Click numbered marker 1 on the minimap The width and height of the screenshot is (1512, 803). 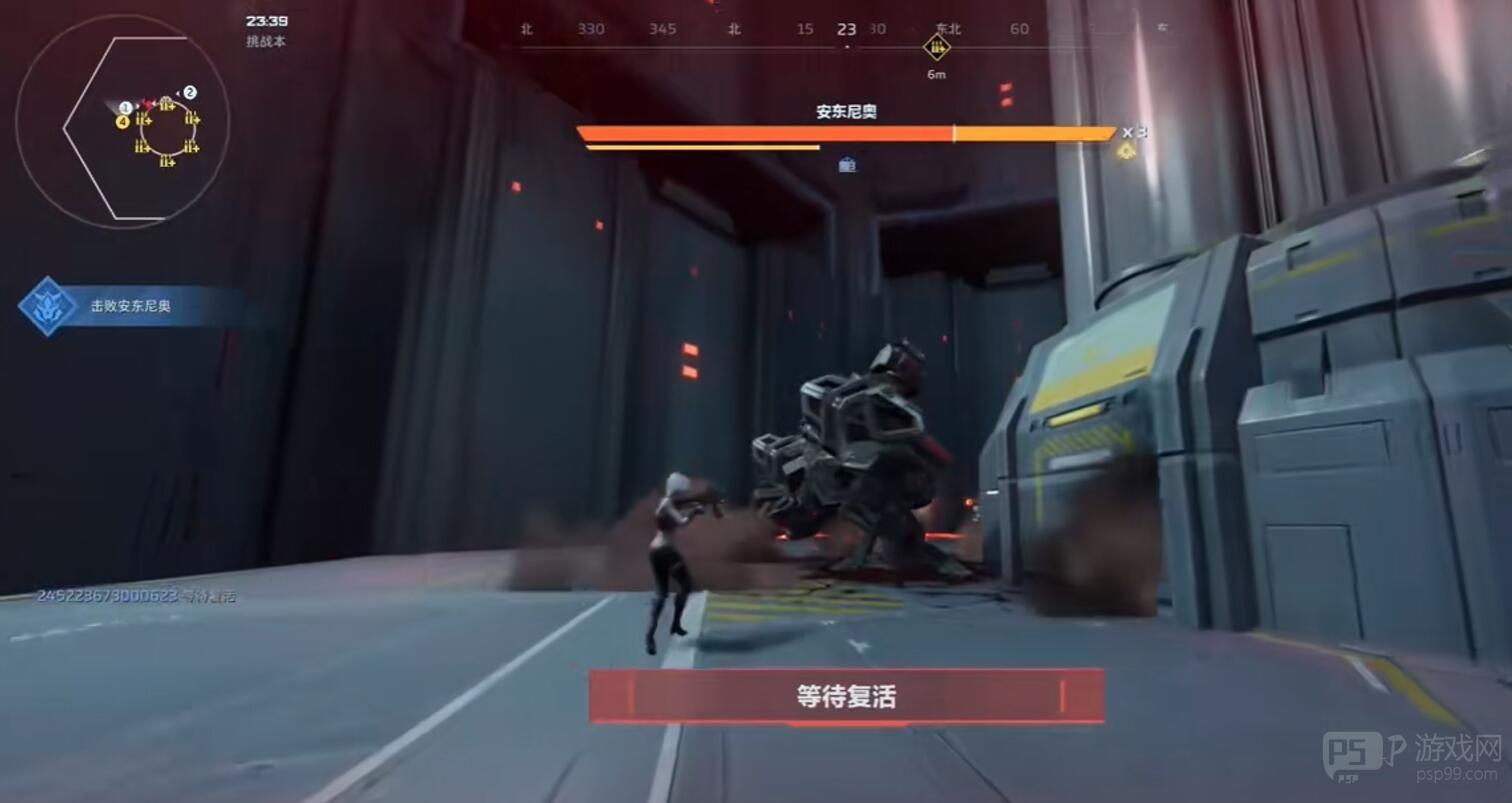click(125, 107)
